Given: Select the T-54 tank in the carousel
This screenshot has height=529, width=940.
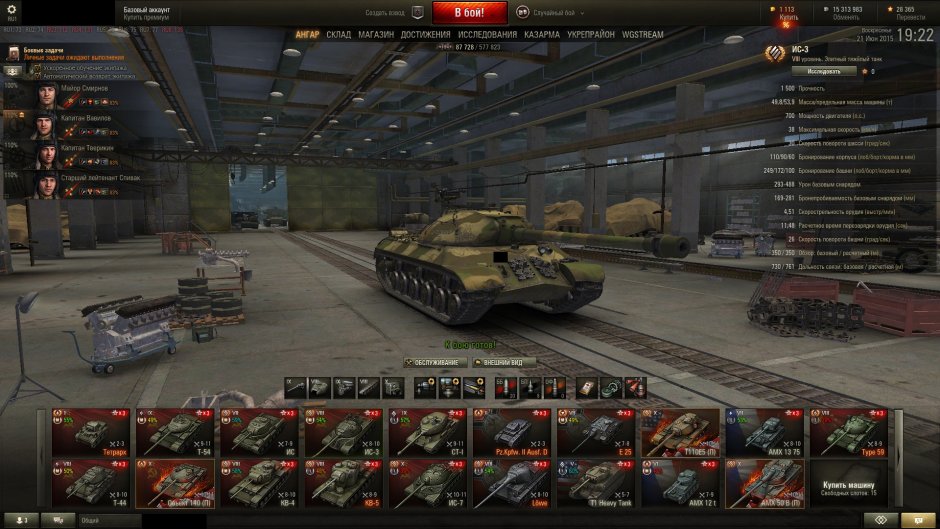Looking at the screenshot, I should (x=175, y=431).
